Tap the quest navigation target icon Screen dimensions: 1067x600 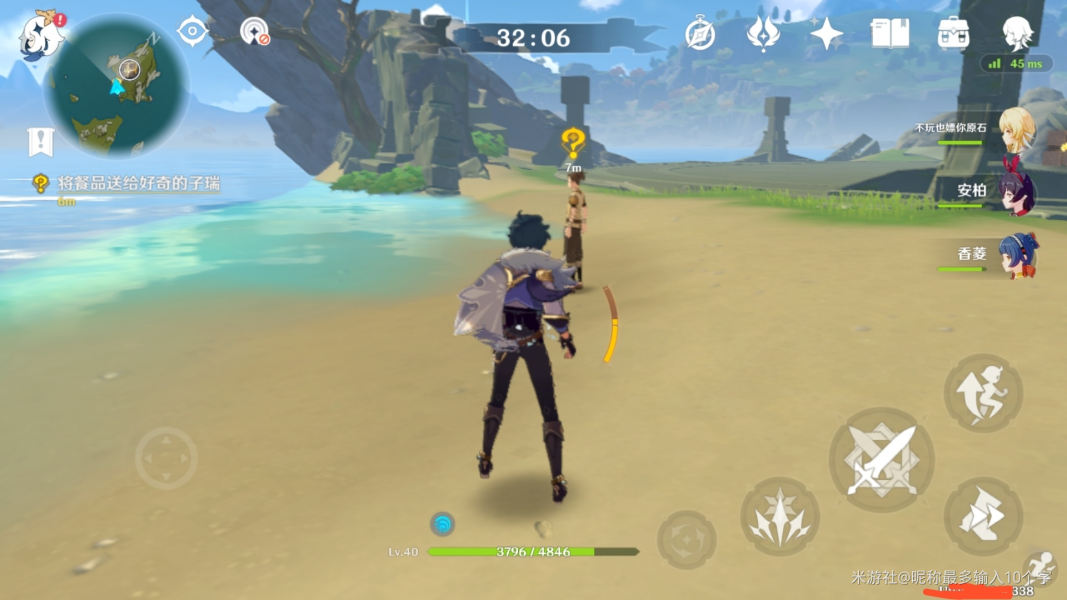pos(191,32)
